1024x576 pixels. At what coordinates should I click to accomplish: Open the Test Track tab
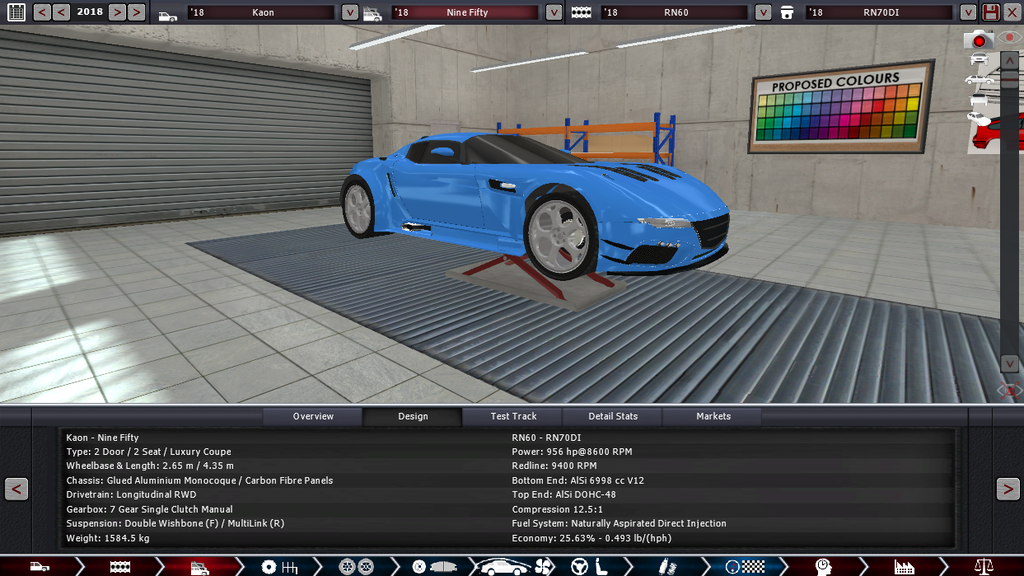(513, 416)
